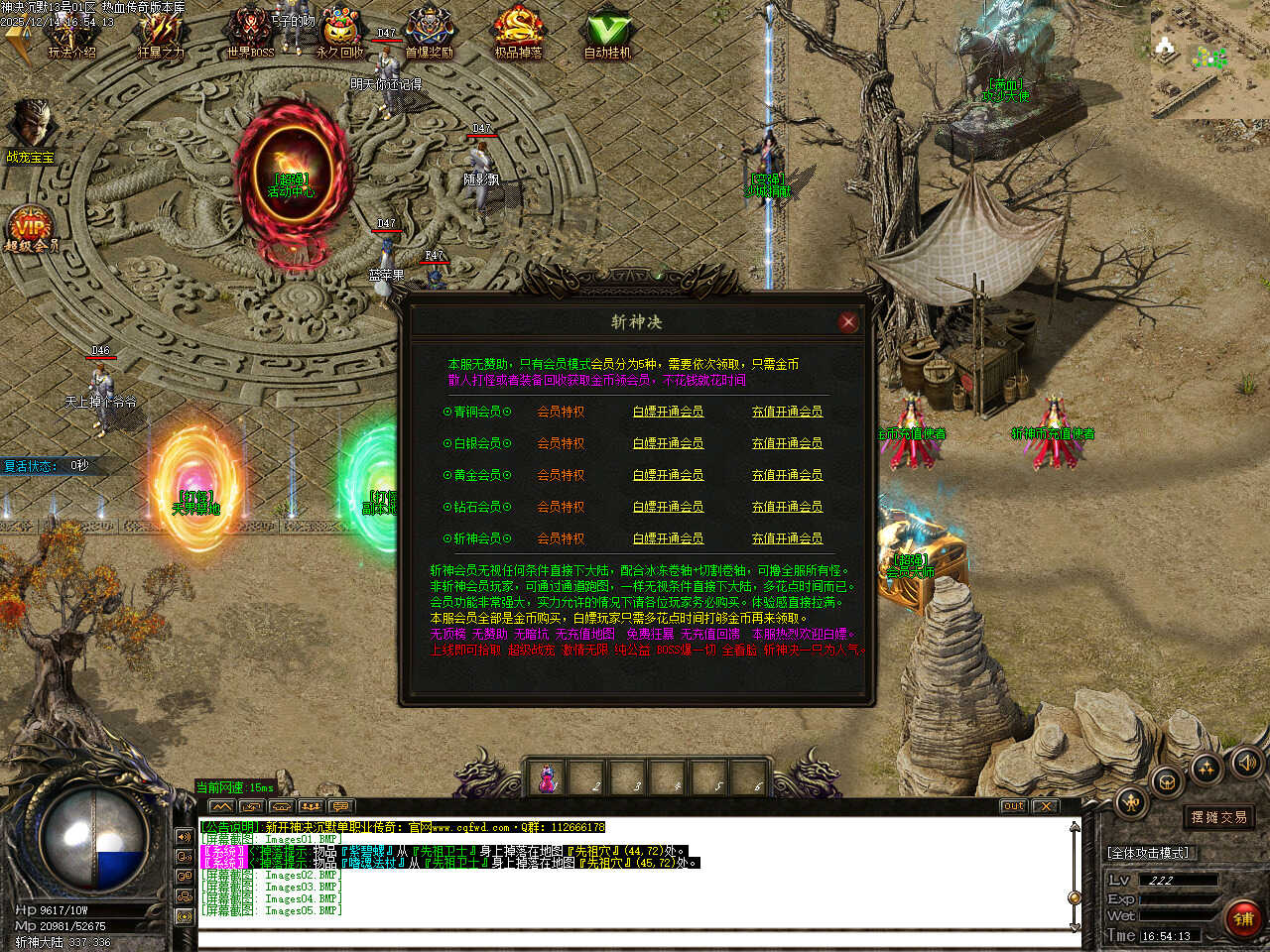Toggle 自动挂机 auto-battle
Viewport: 1270px width, 952px height.
607,35
